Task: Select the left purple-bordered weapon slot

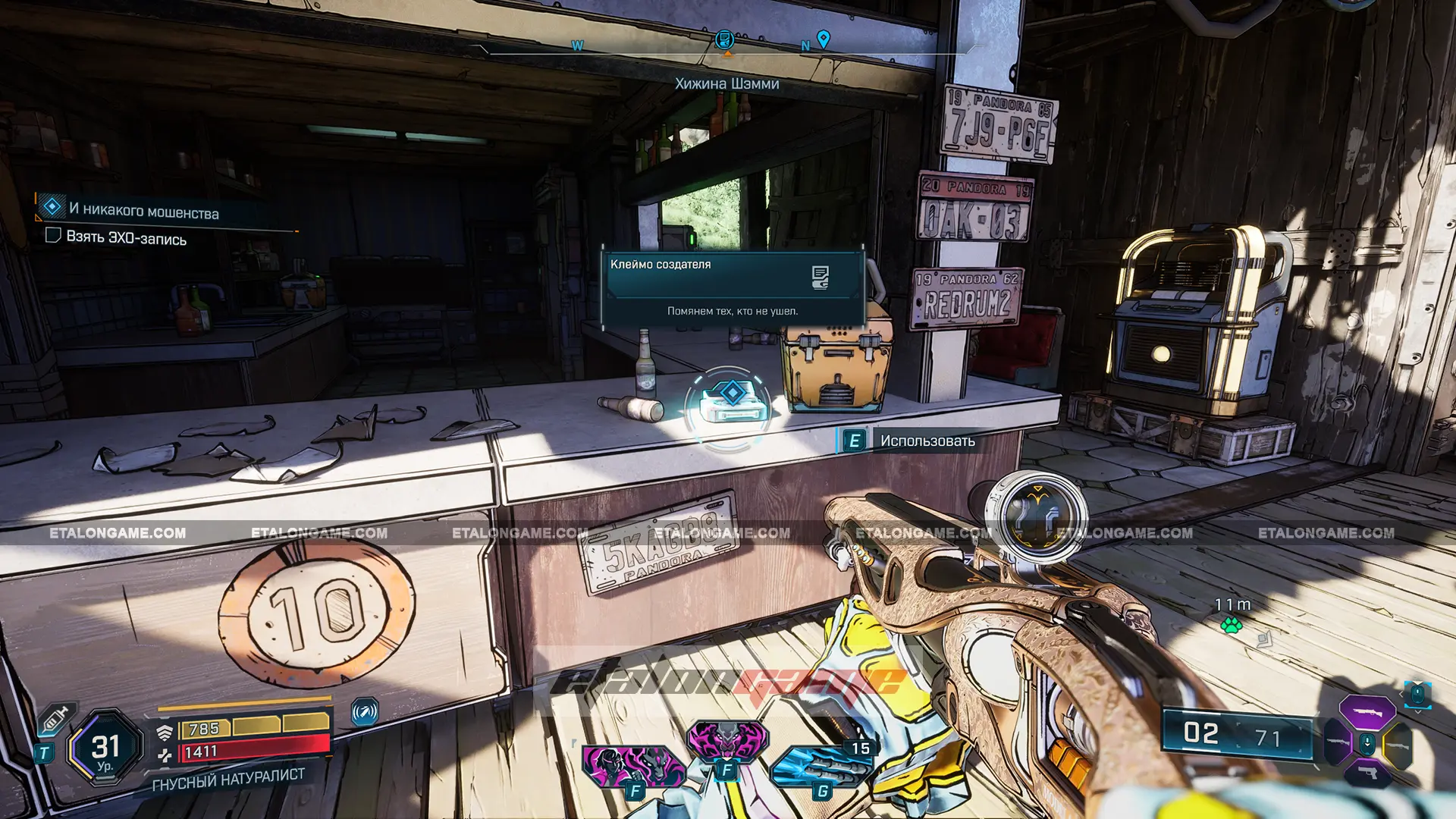Action: tap(1337, 741)
